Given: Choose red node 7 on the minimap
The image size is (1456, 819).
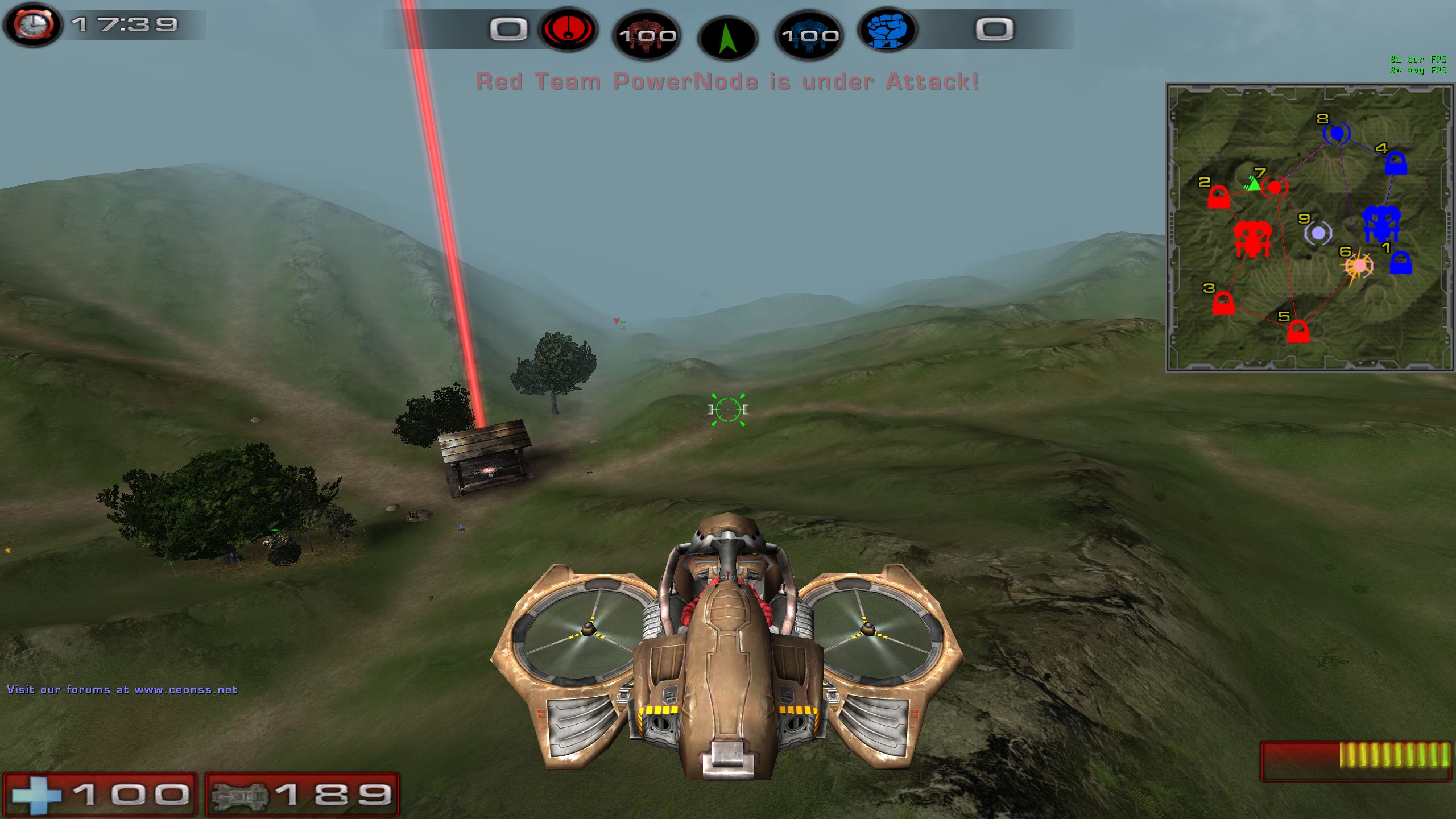Looking at the screenshot, I should (1275, 187).
